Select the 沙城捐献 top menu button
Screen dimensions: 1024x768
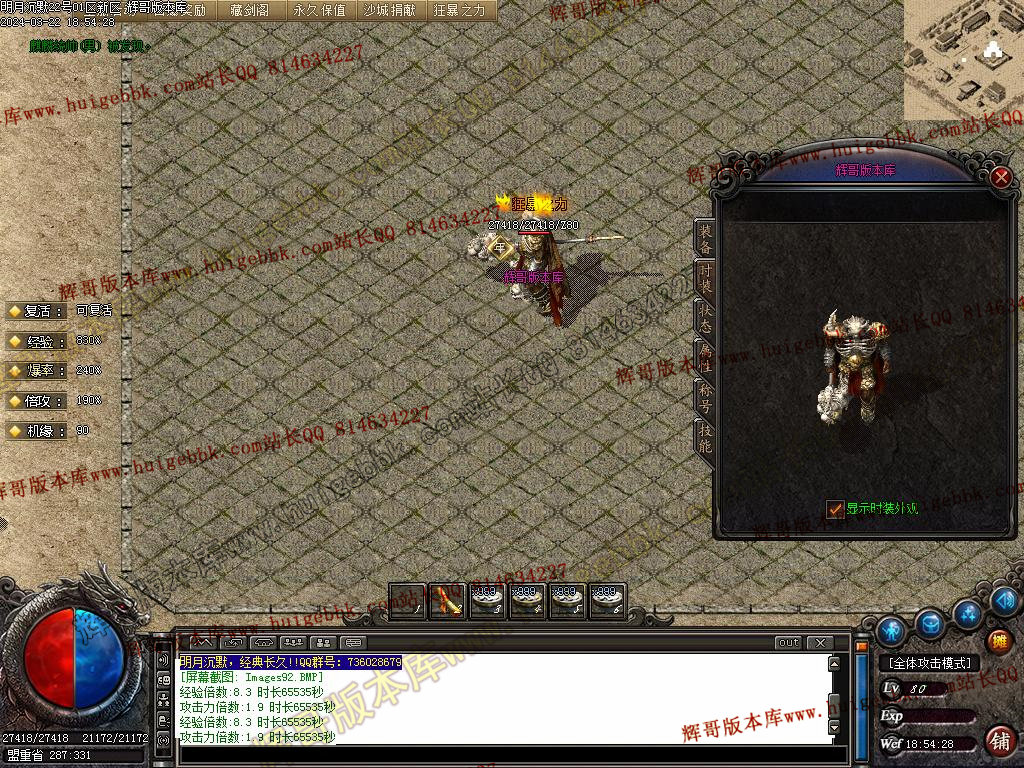click(x=389, y=10)
